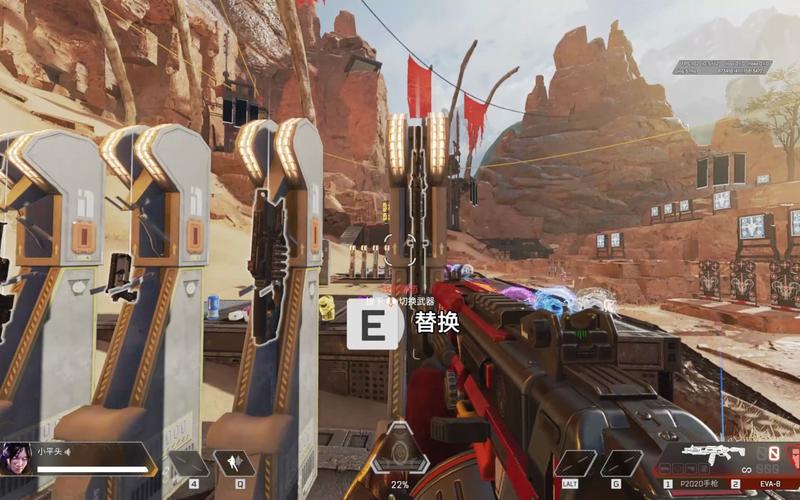The image size is (800, 500).
Task: Click the legend portrait beside the name 小平头
Action: tap(17, 457)
